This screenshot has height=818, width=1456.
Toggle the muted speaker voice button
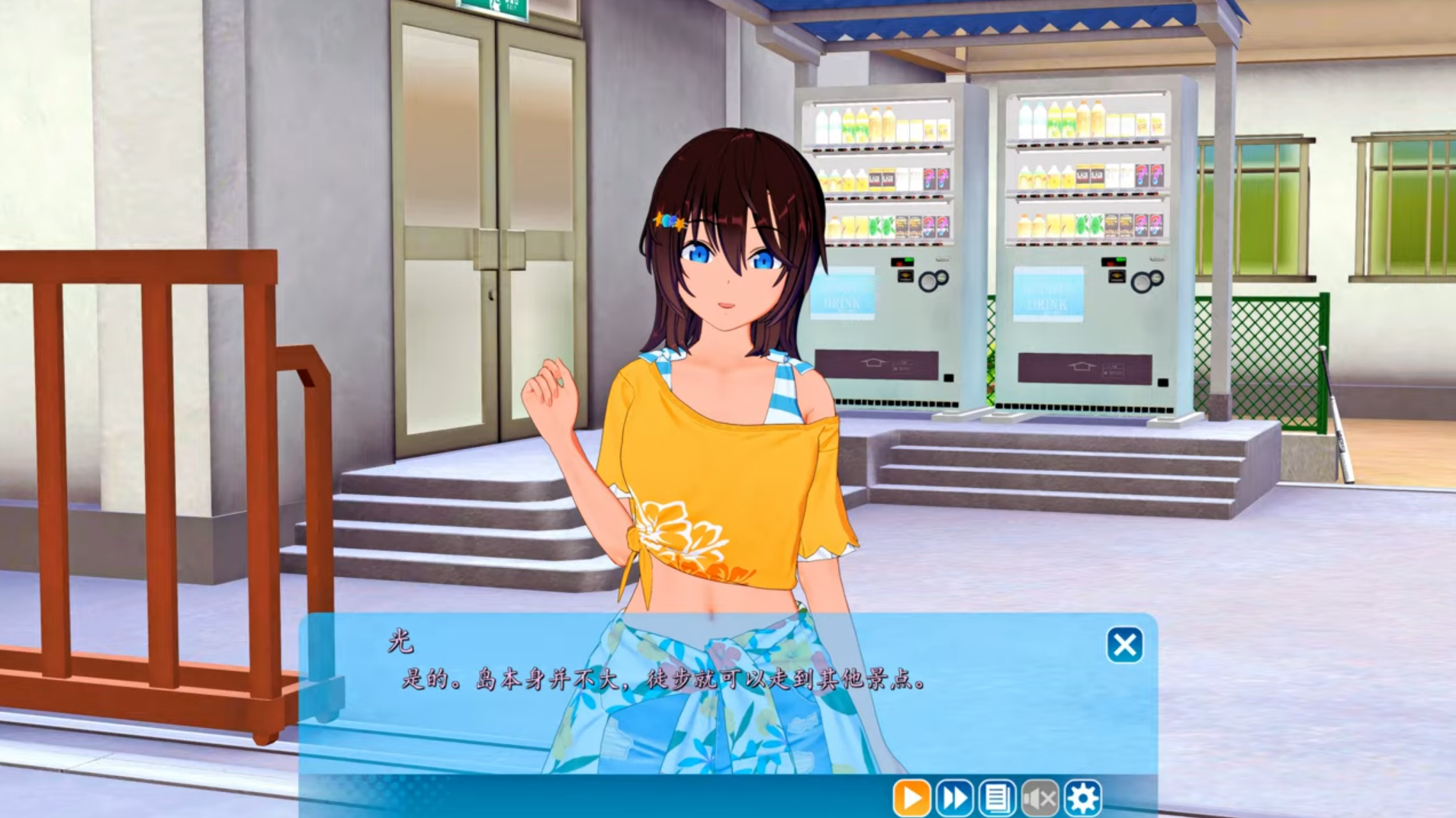pyautogui.click(x=1040, y=798)
